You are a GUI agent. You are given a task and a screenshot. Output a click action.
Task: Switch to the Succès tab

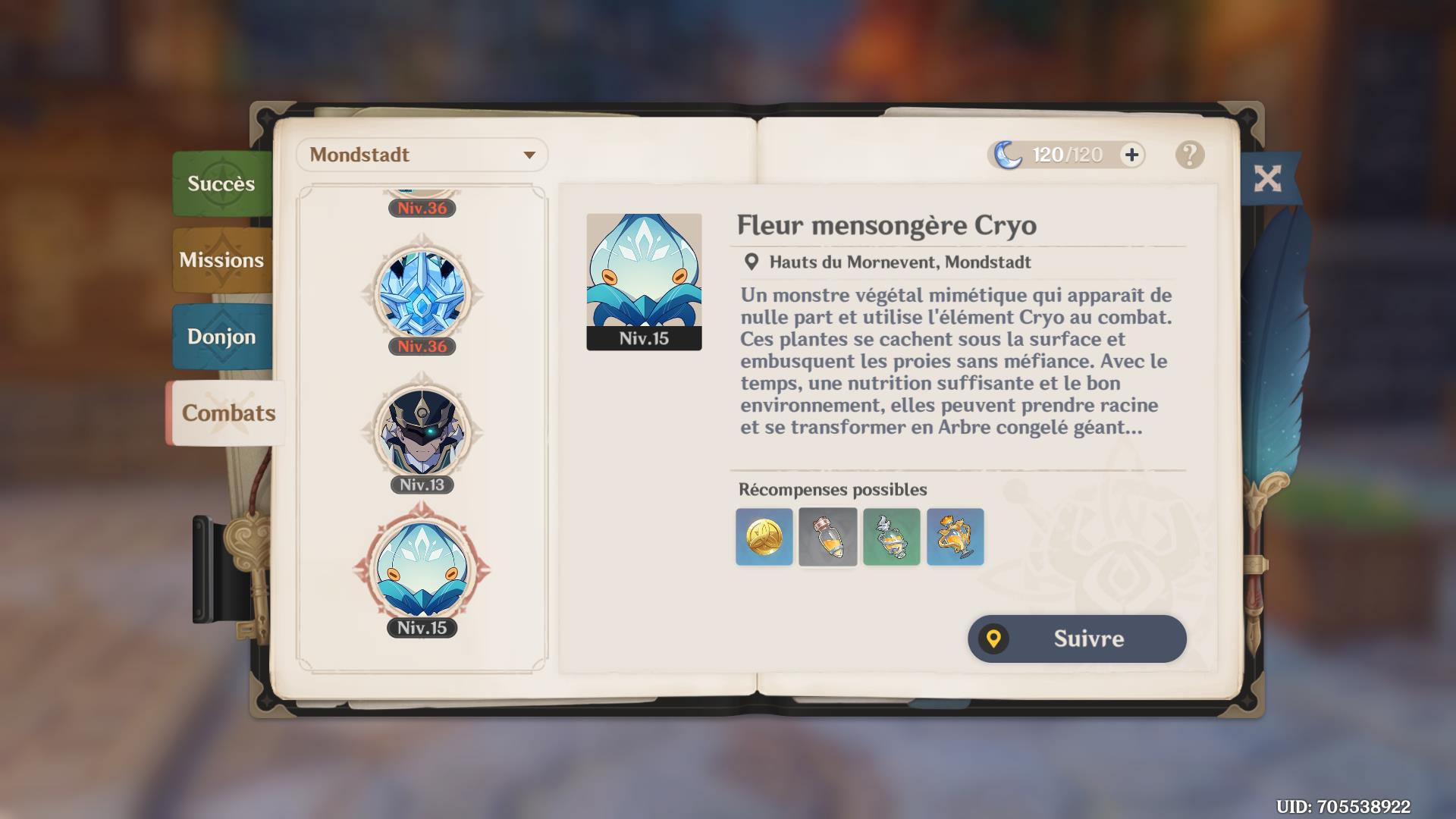(220, 183)
